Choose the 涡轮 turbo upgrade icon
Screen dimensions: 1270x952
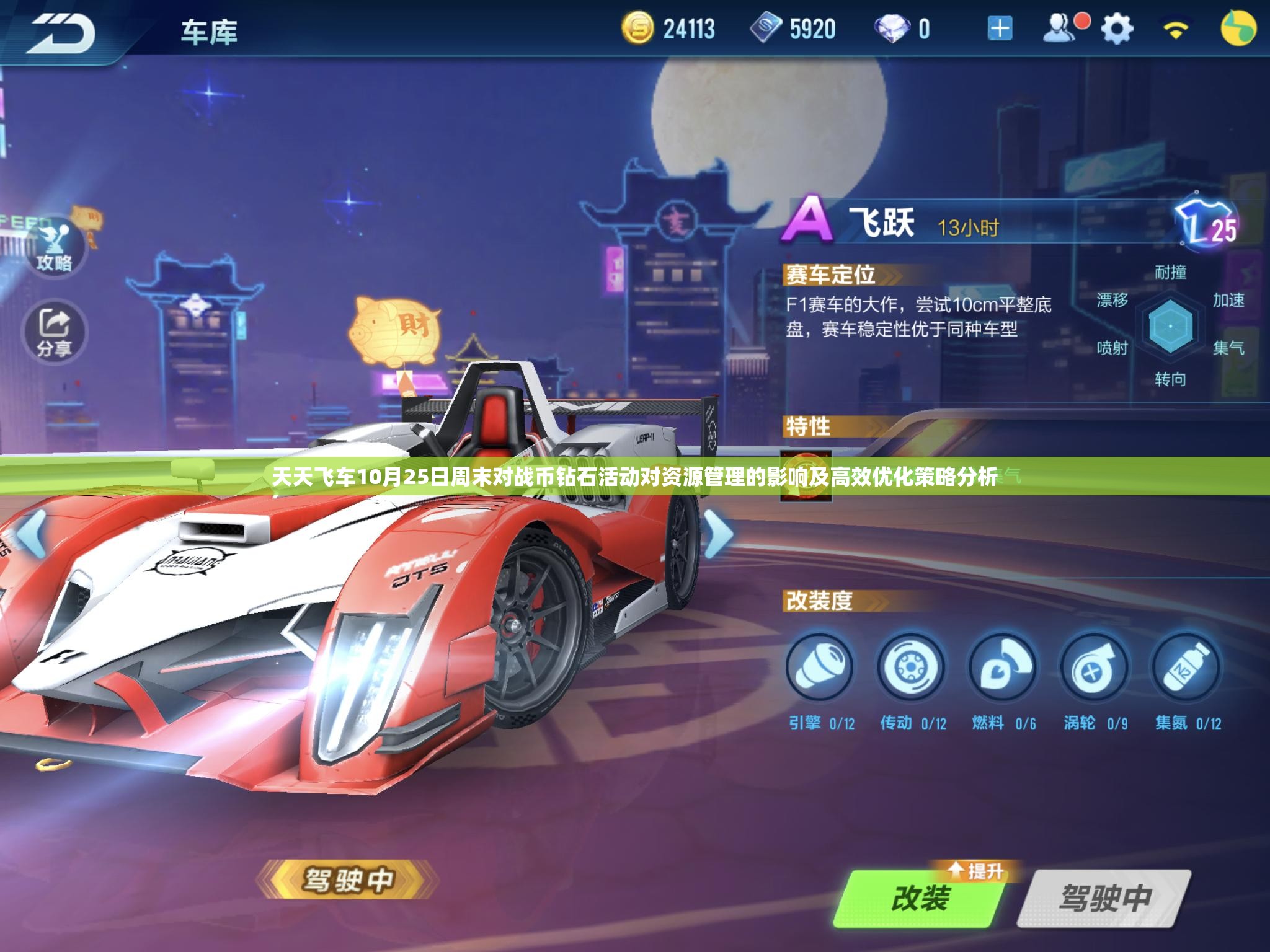(1093, 667)
